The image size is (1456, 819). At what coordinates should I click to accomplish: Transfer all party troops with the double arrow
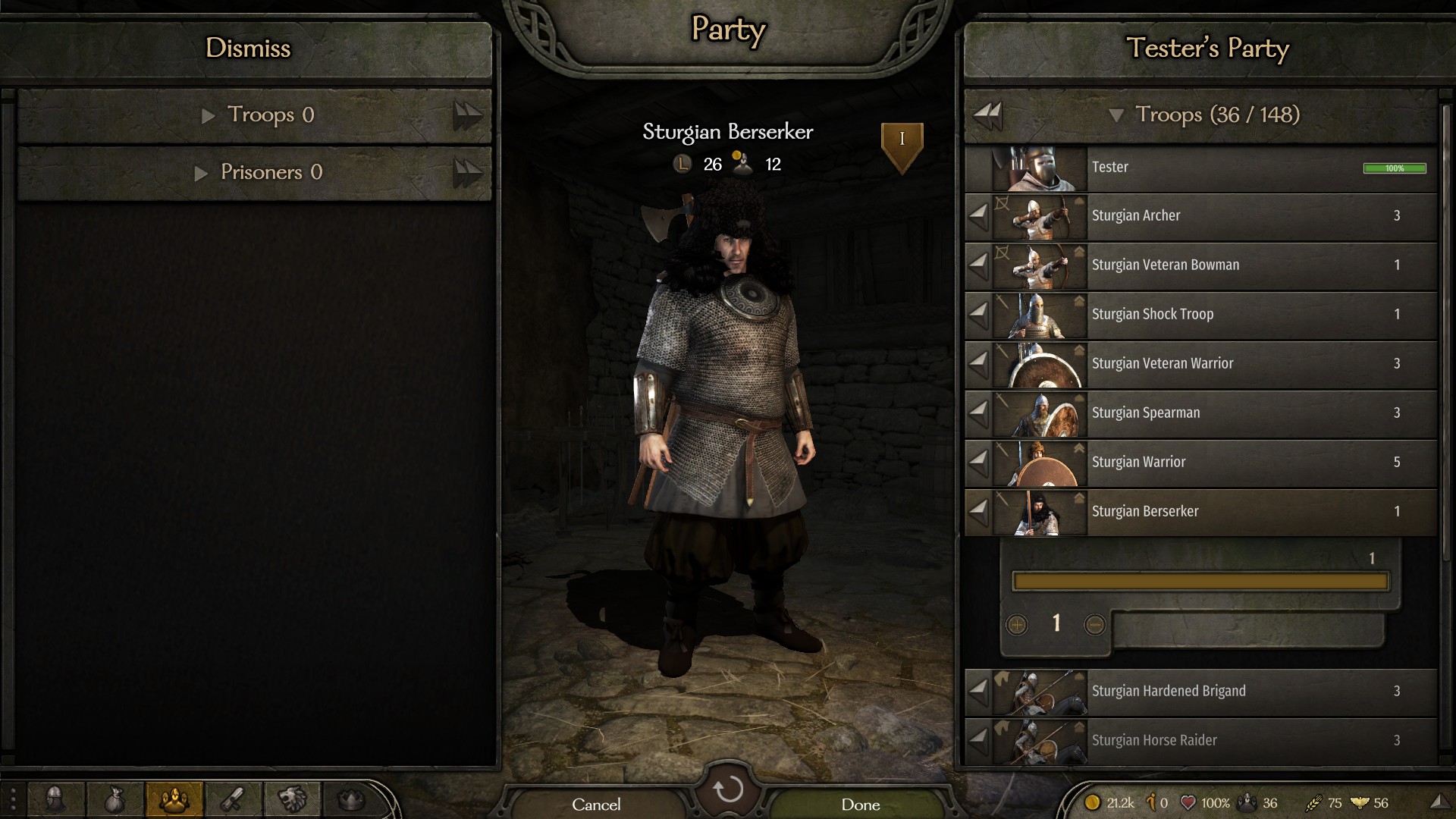[987, 115]
